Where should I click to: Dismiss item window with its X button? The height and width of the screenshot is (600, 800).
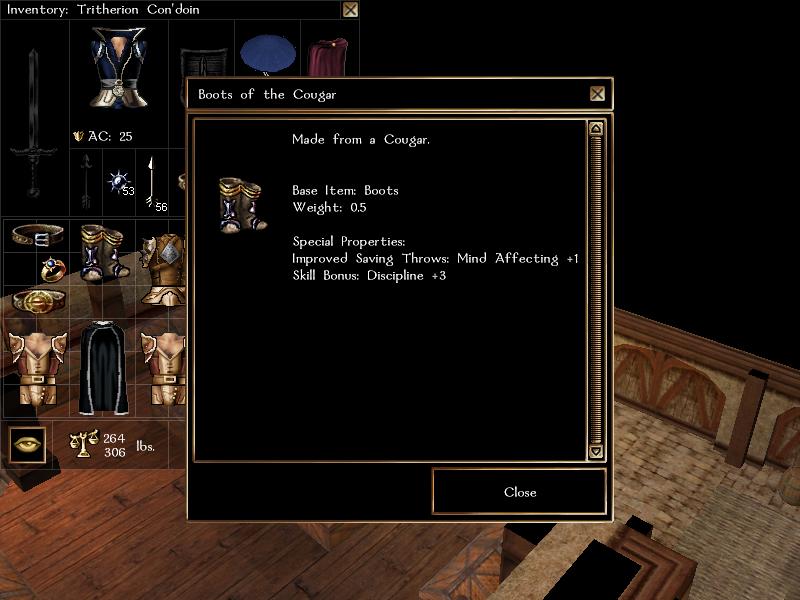tap(597, 94)
